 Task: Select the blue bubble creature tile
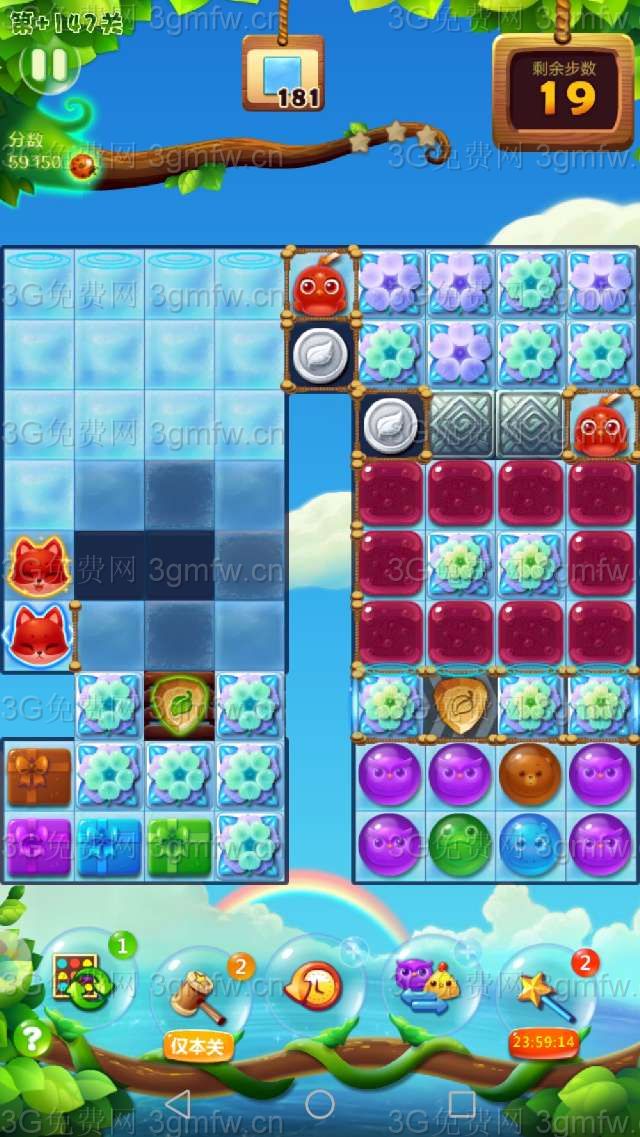pos(531,845)
